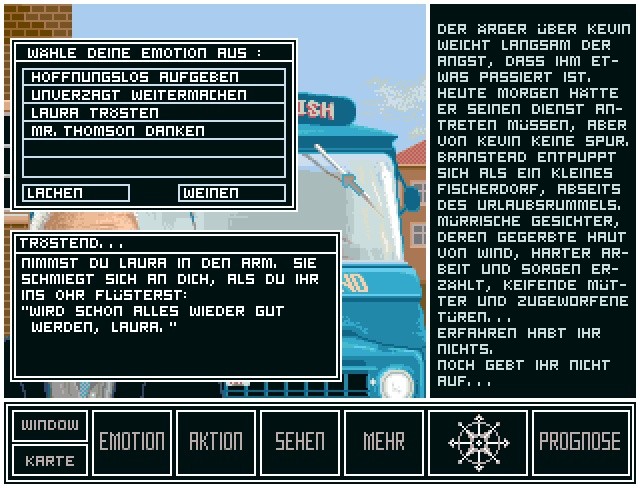Open the Prognose forecast
Viewport: 640px width, 488px height.
click(580, 442)
